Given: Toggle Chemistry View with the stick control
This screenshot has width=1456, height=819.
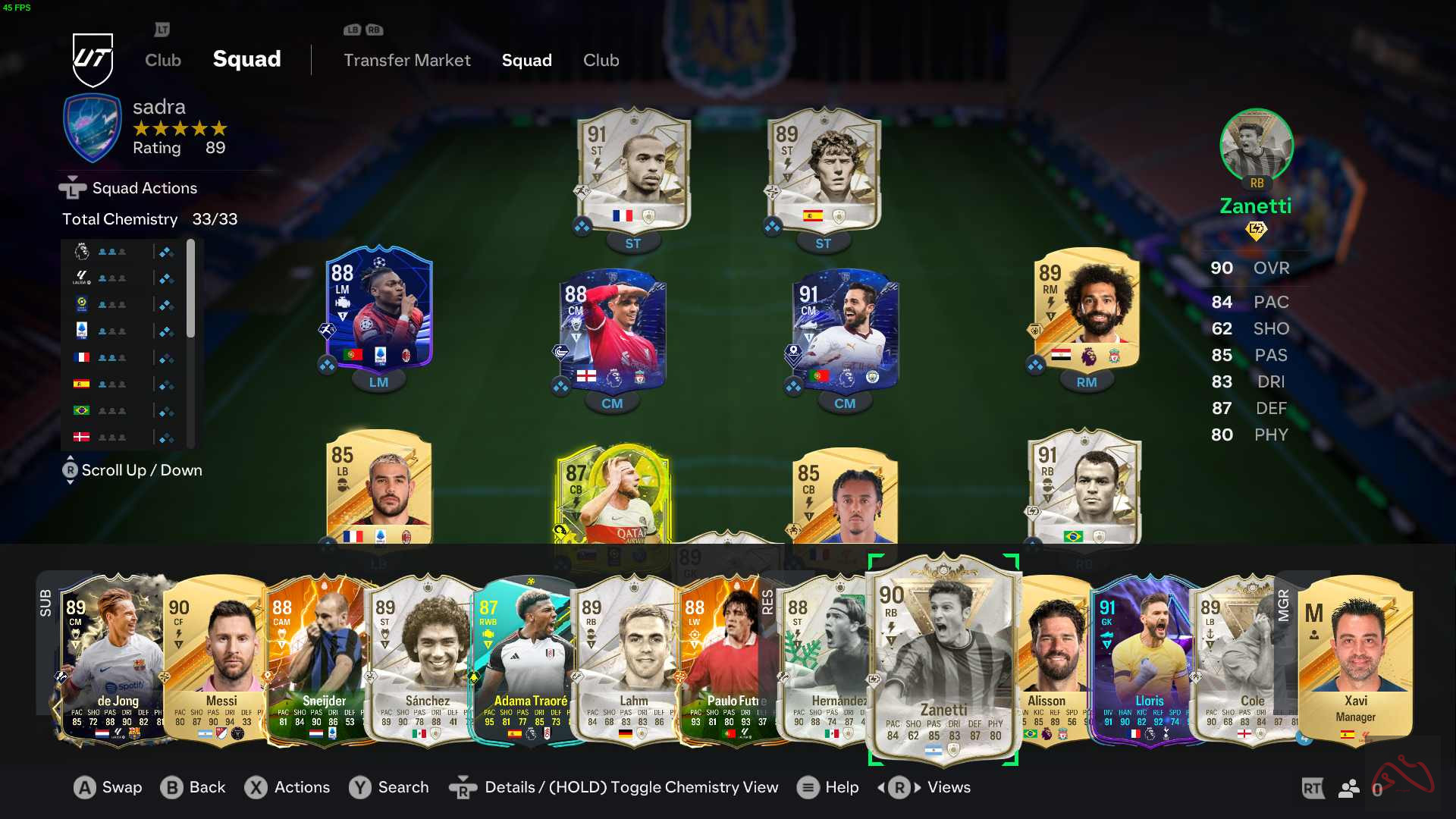Looking at the screenshot, I should (464, 788).
